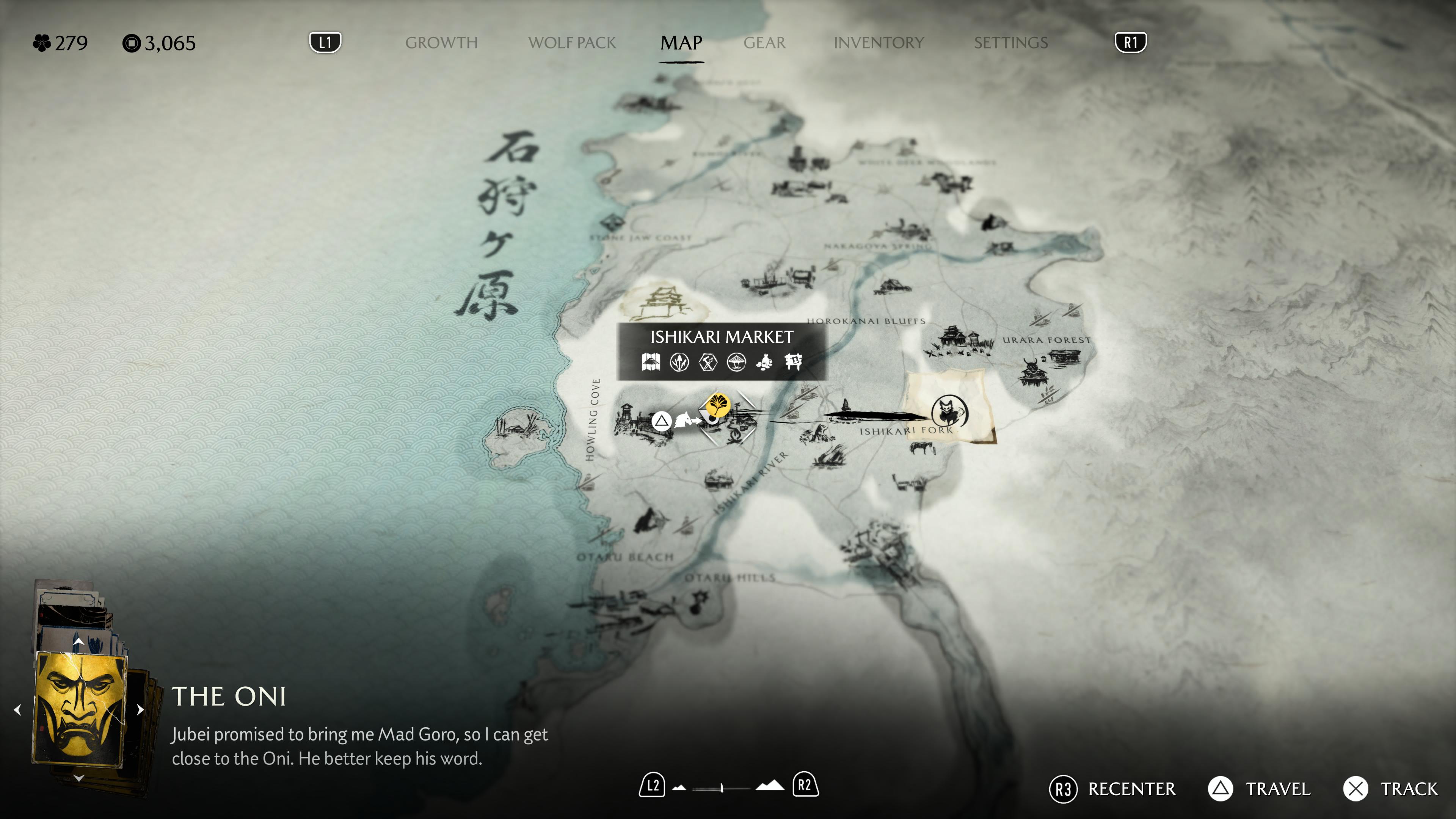Switch to the Settings tab
Viewport: 1456px width, 819px height.
(x=1010, y=42)
